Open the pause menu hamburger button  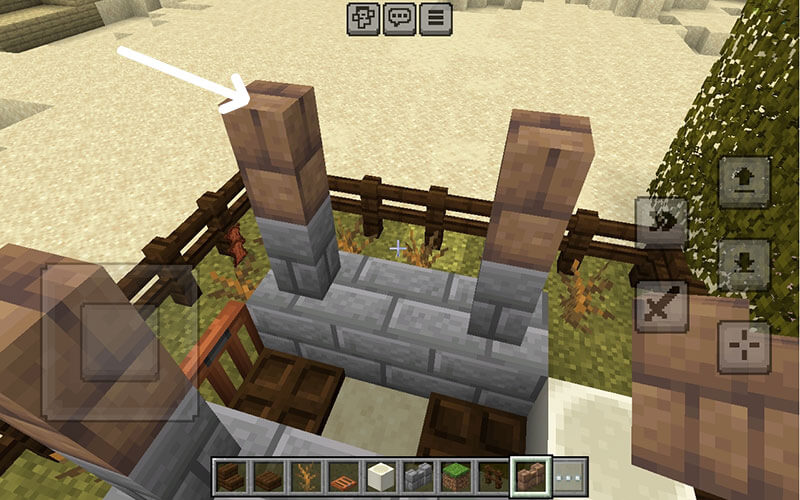click(435, 18)
